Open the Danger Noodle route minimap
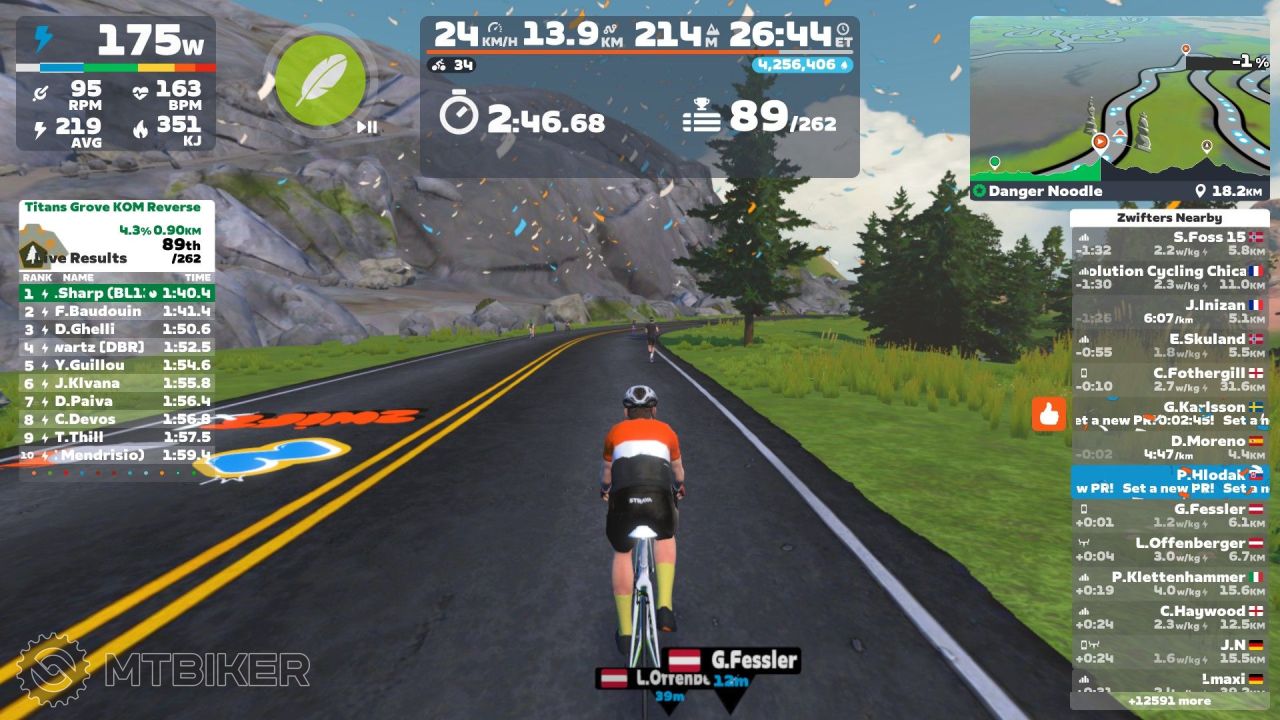Image resolution: width=1280 pixels, height=720 pixels. point(1119,108)
